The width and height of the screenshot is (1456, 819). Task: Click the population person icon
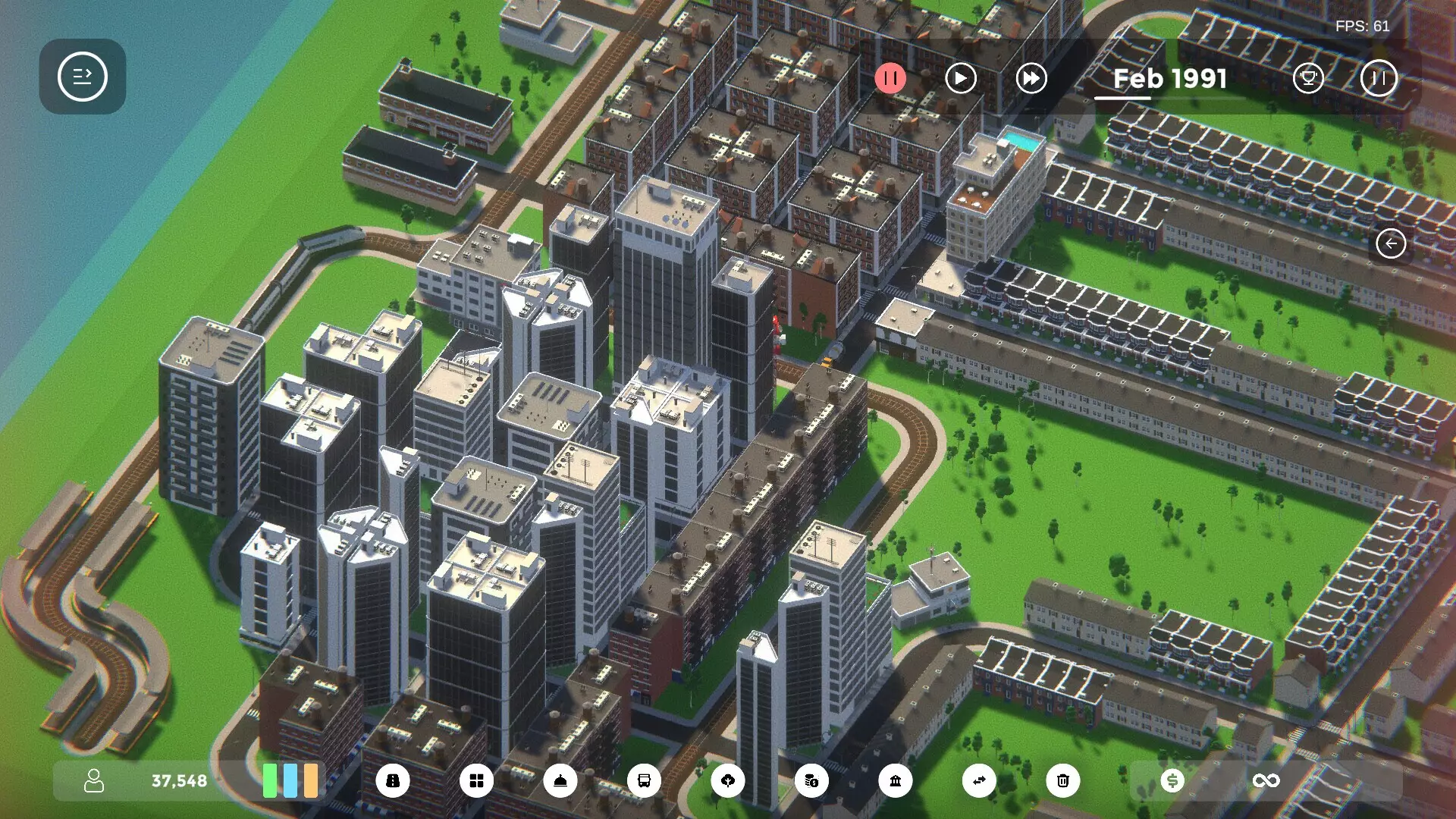click(94, 780)
